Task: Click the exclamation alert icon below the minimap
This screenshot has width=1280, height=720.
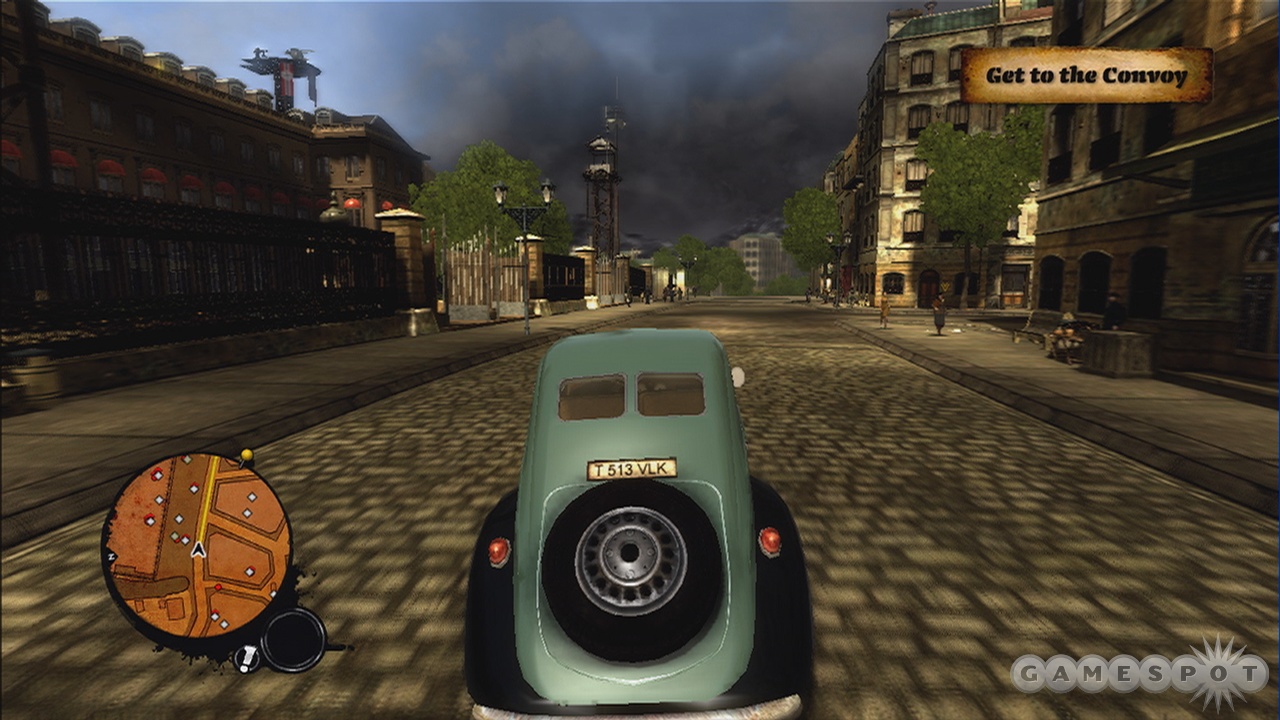Action: tap(246, 658)
